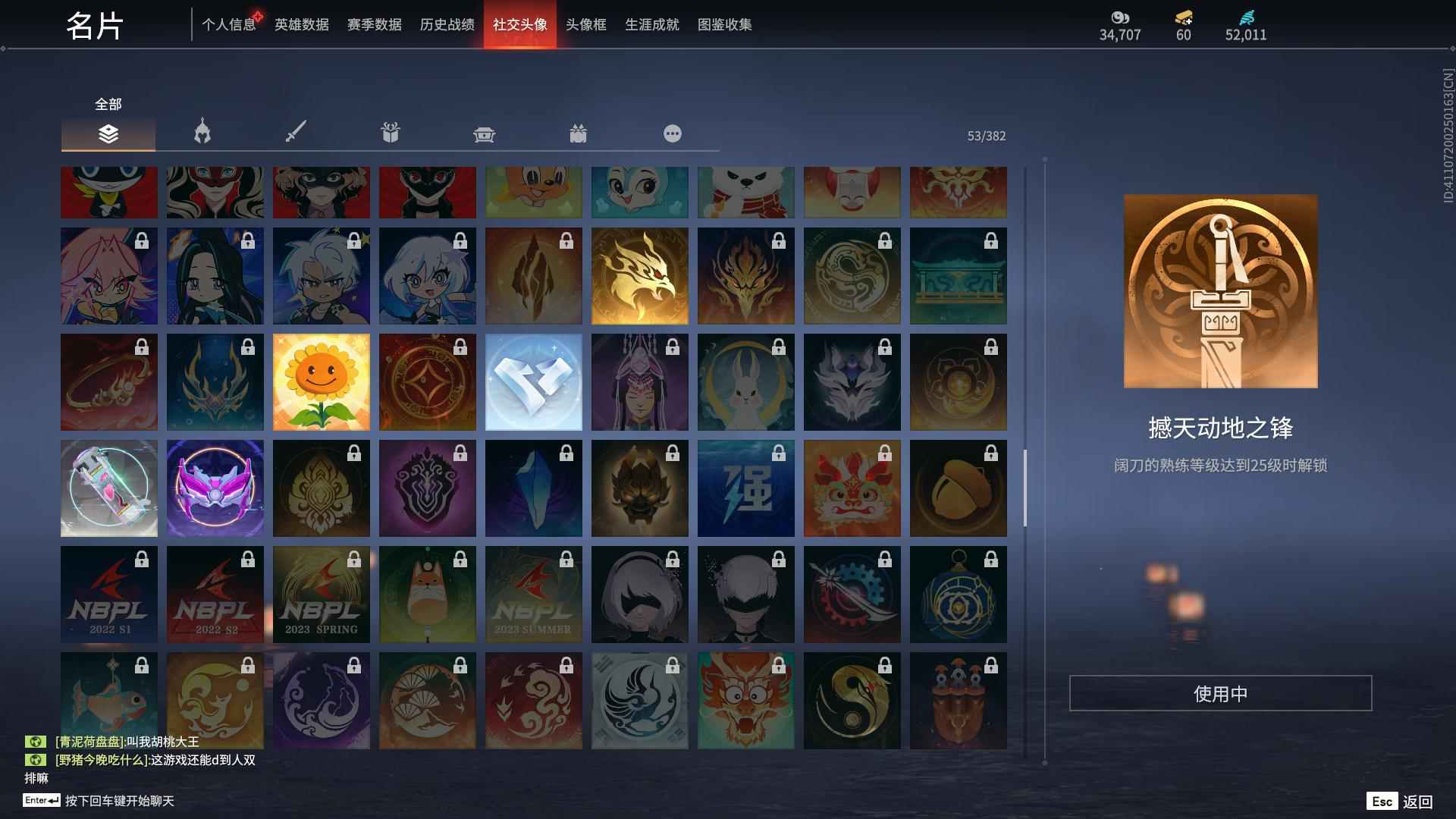Open the 生涯成就 menu item

(650, 24)
